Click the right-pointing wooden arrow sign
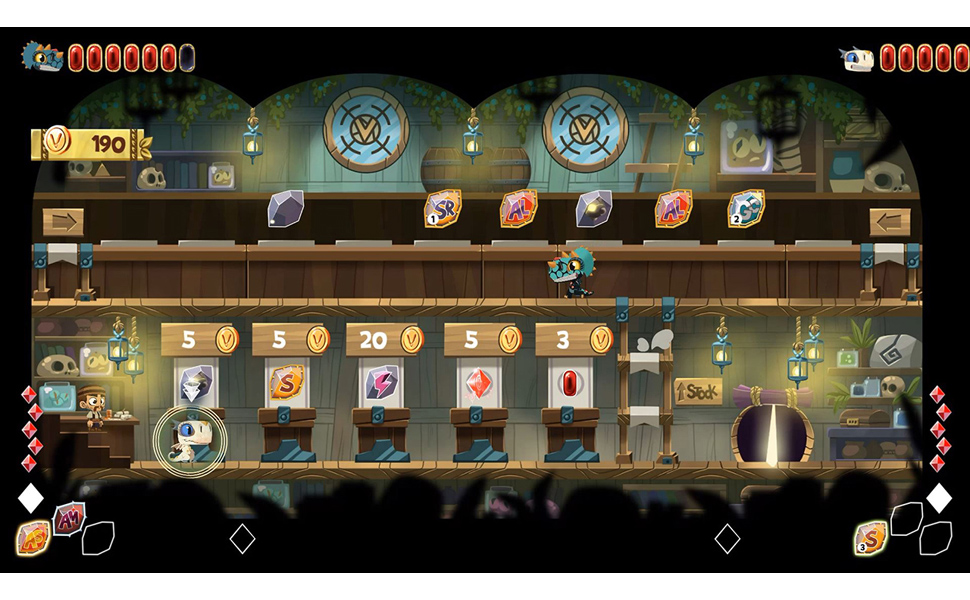 point(63,221)
